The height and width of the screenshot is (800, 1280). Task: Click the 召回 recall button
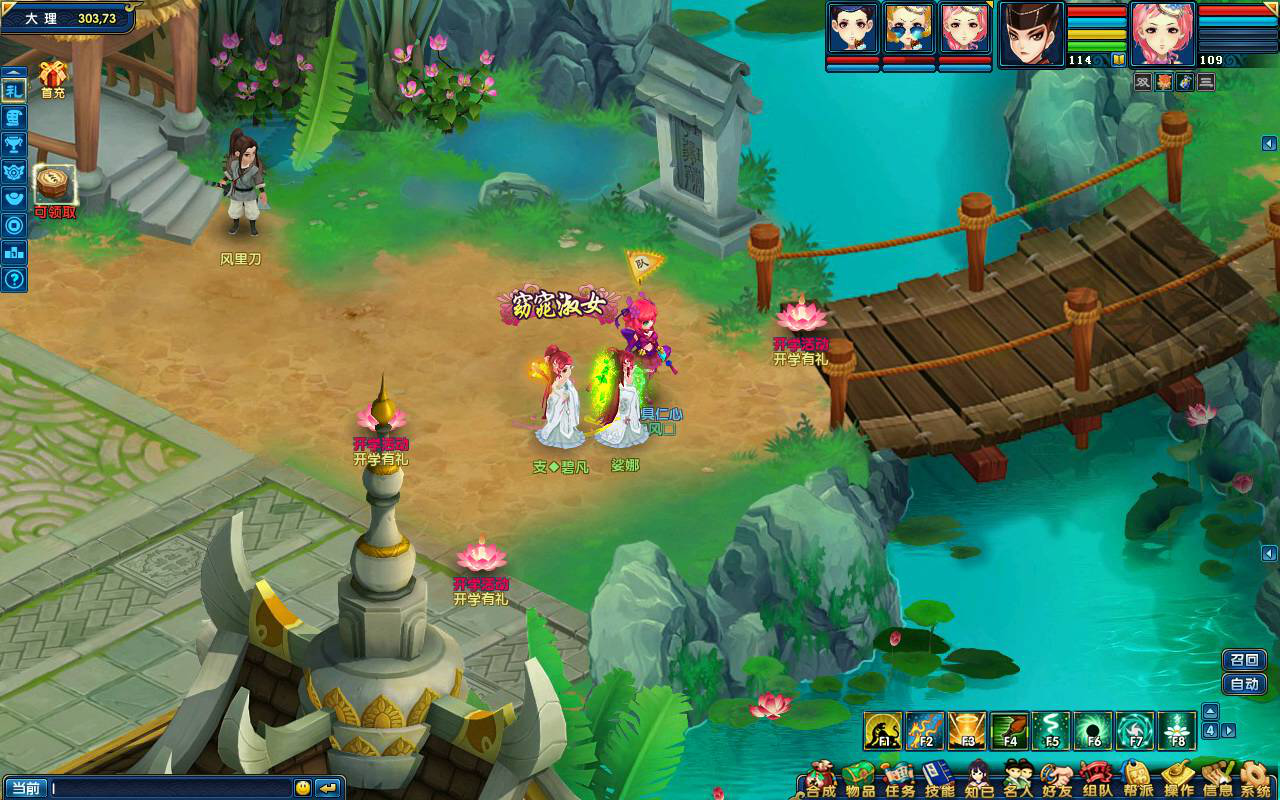click(x=1244, y=660)
